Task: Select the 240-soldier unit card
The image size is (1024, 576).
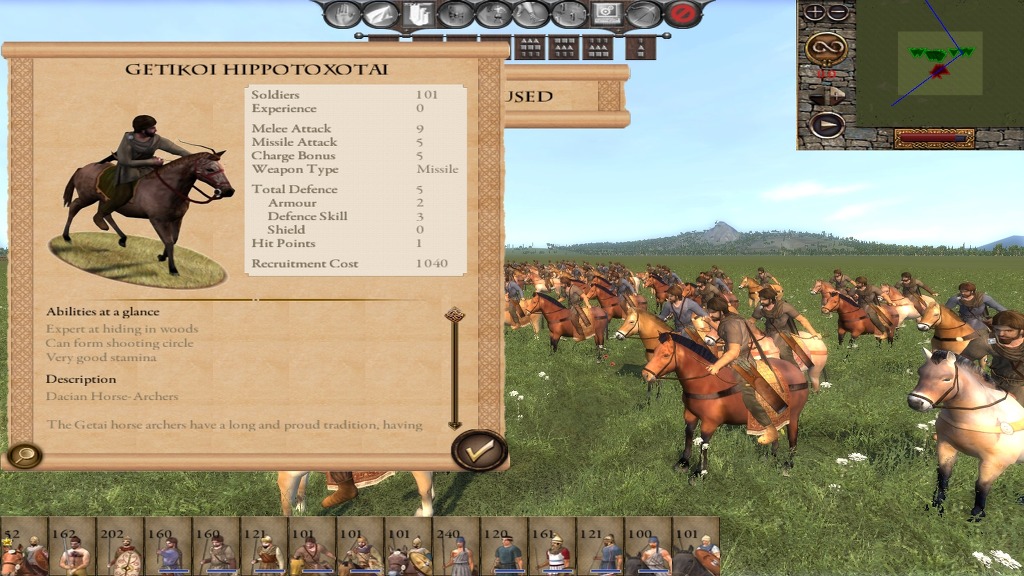Action: pos(457,546)
